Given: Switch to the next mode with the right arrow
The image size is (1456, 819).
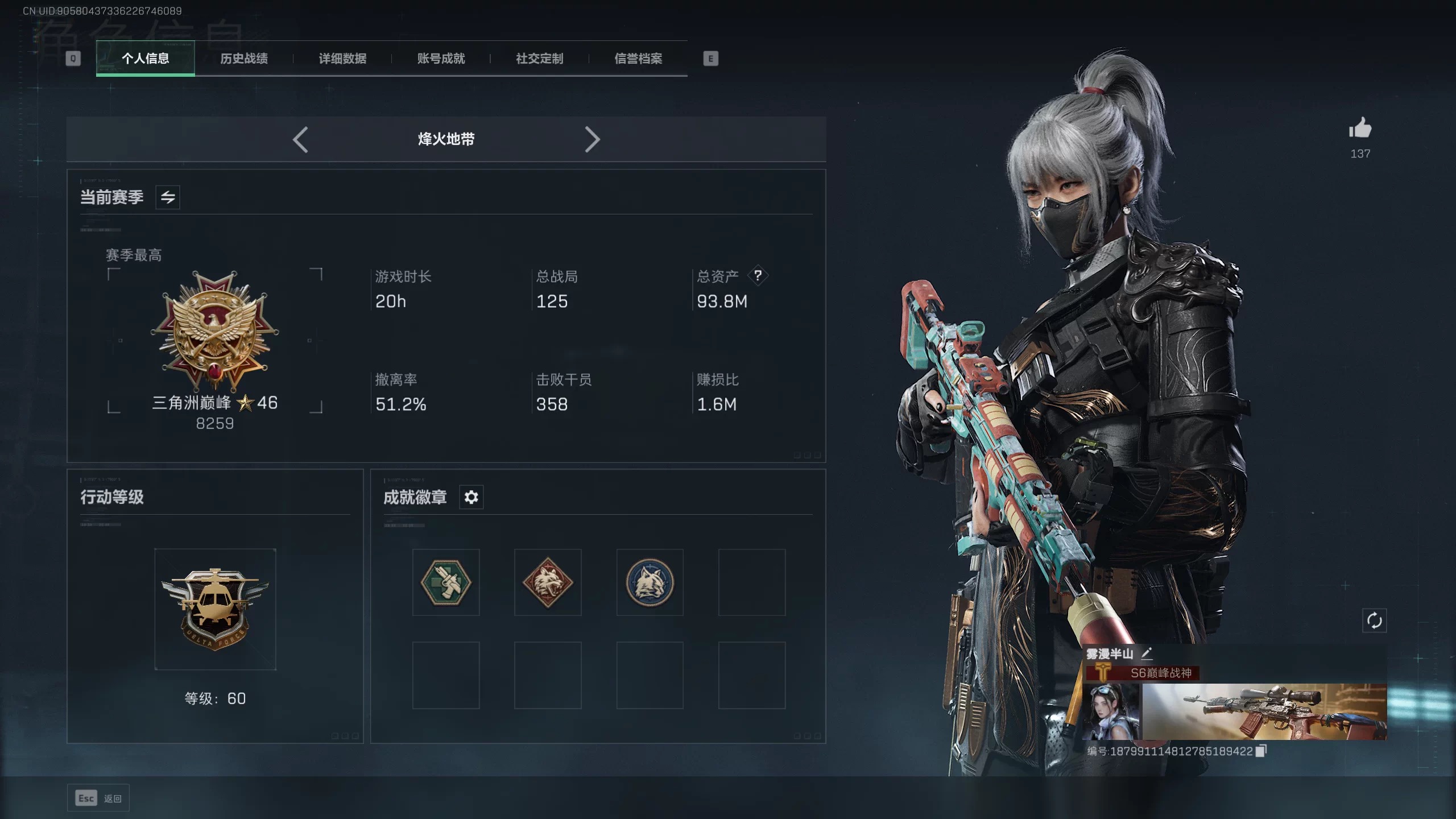Looking at the screenshot, I should (x=593, y=139).
